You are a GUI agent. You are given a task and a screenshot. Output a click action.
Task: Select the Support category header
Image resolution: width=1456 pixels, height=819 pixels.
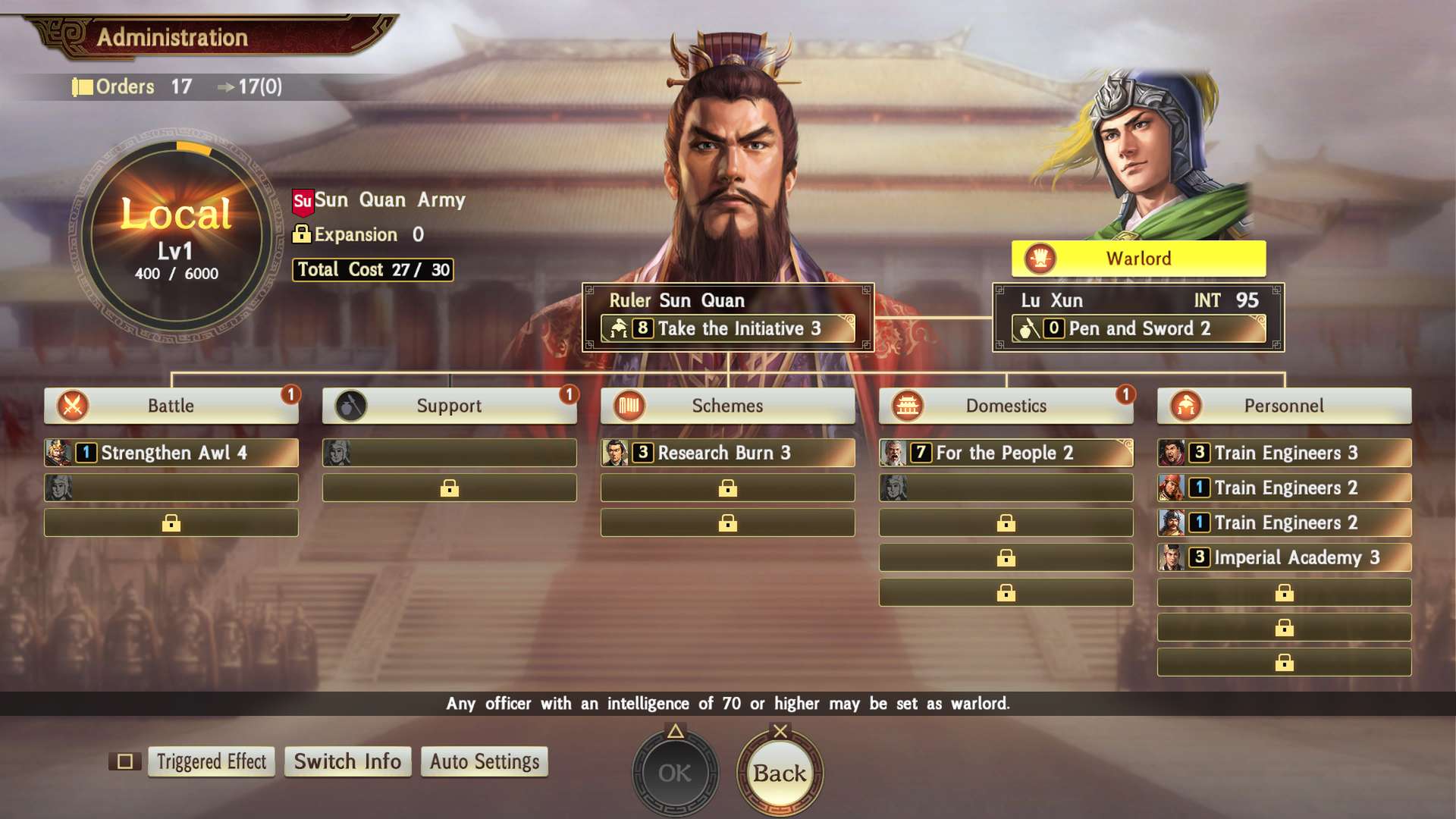pyautogui.click(x=449, y=406)
